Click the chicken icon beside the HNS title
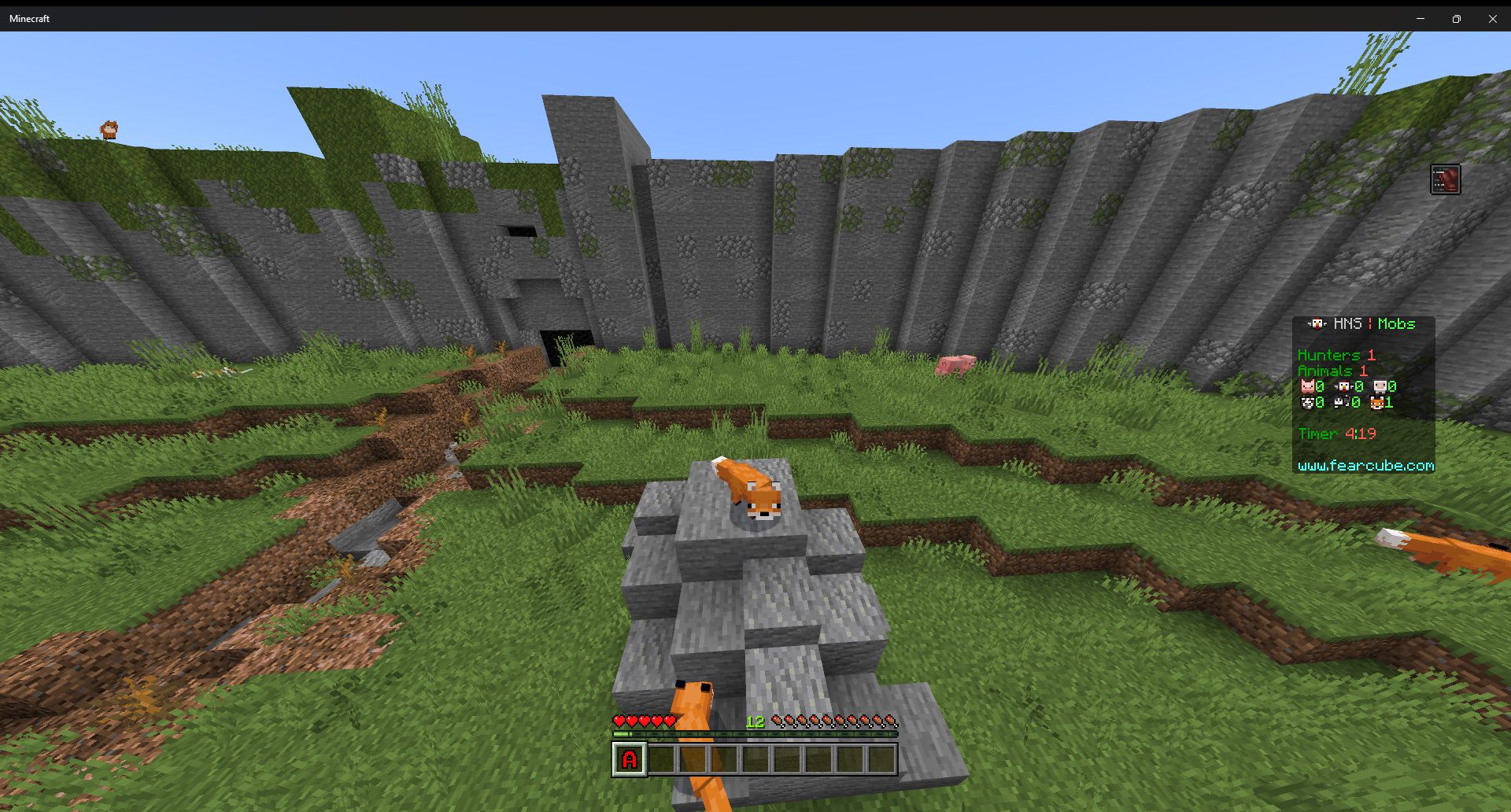1511x812 pixels. click(x=1317, y=324)
